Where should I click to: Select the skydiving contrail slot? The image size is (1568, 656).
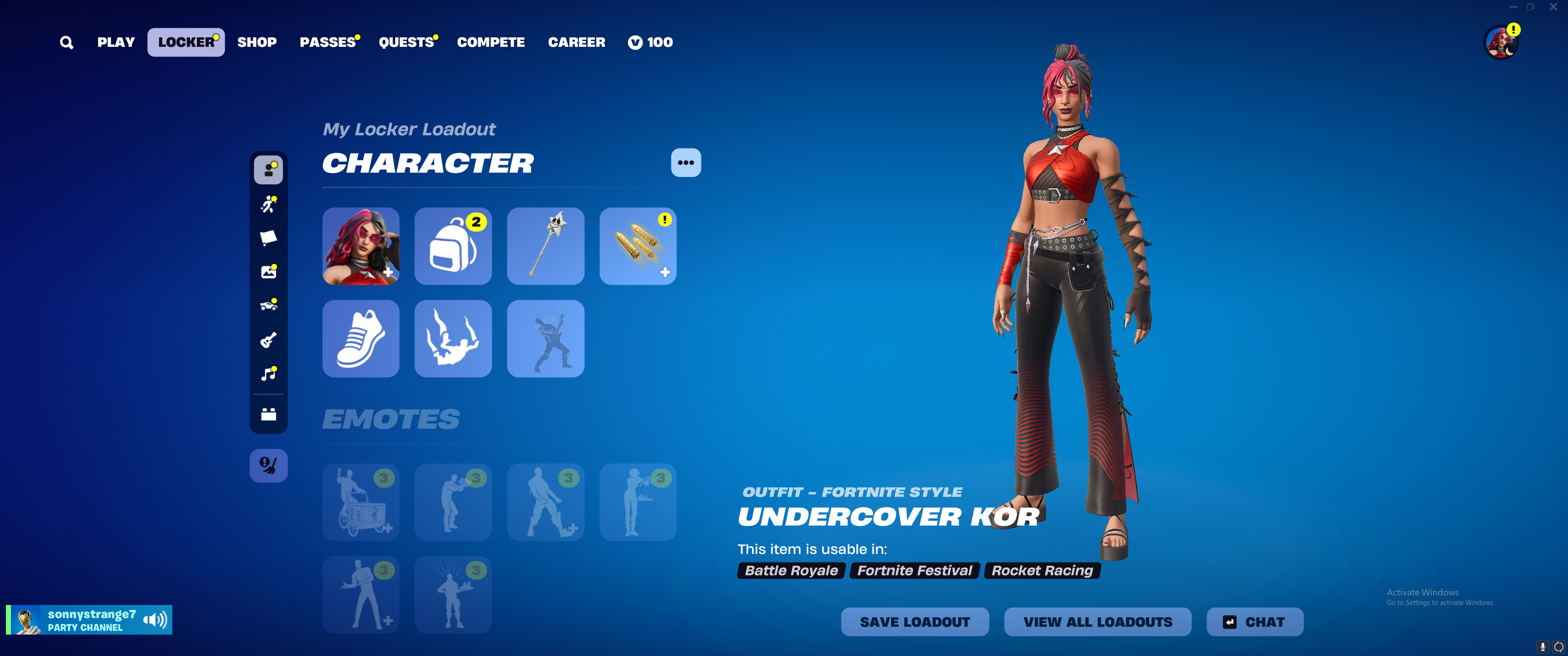point(453,338)
